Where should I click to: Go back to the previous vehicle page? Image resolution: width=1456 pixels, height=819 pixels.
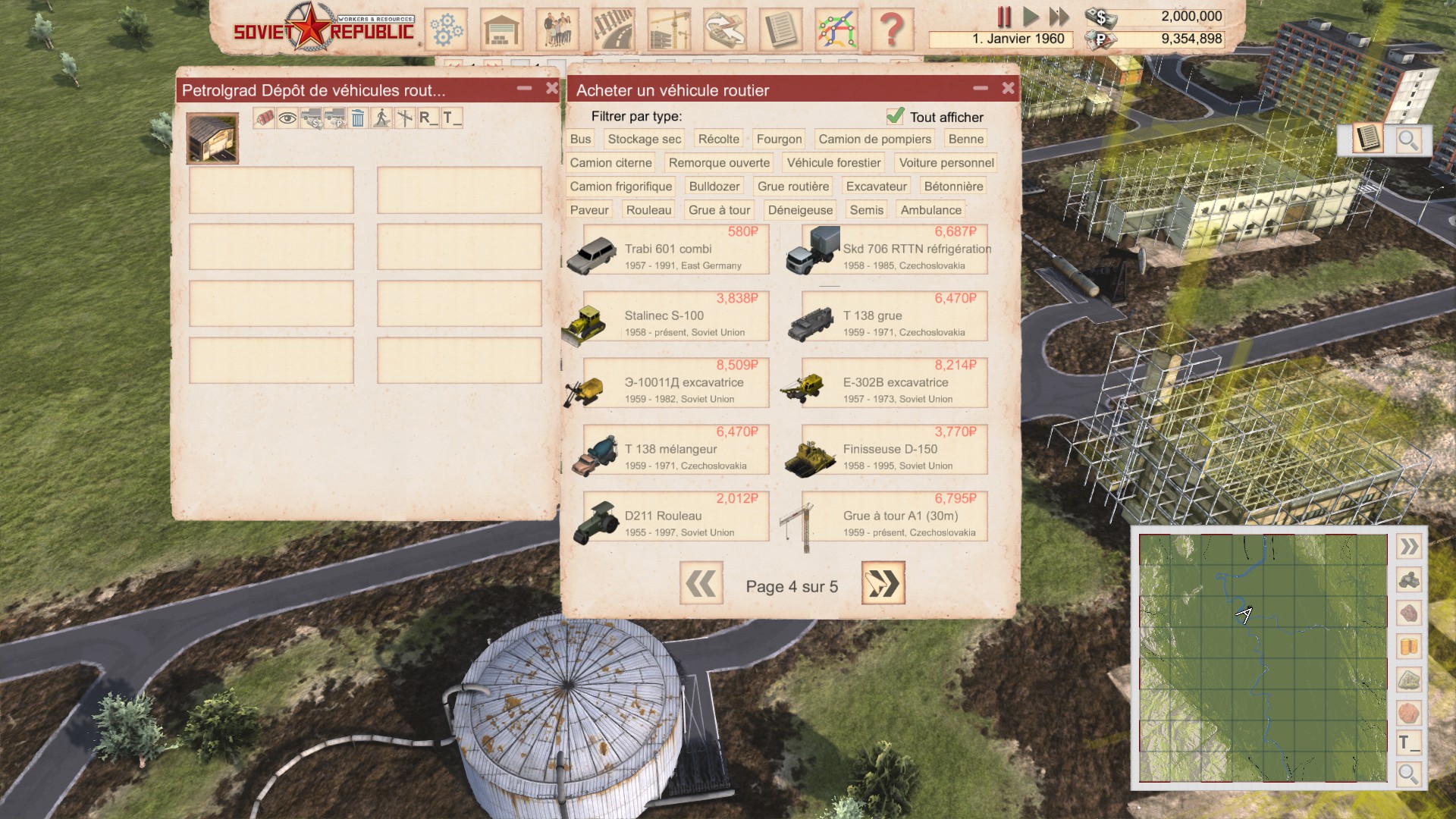tap(701, 583)
